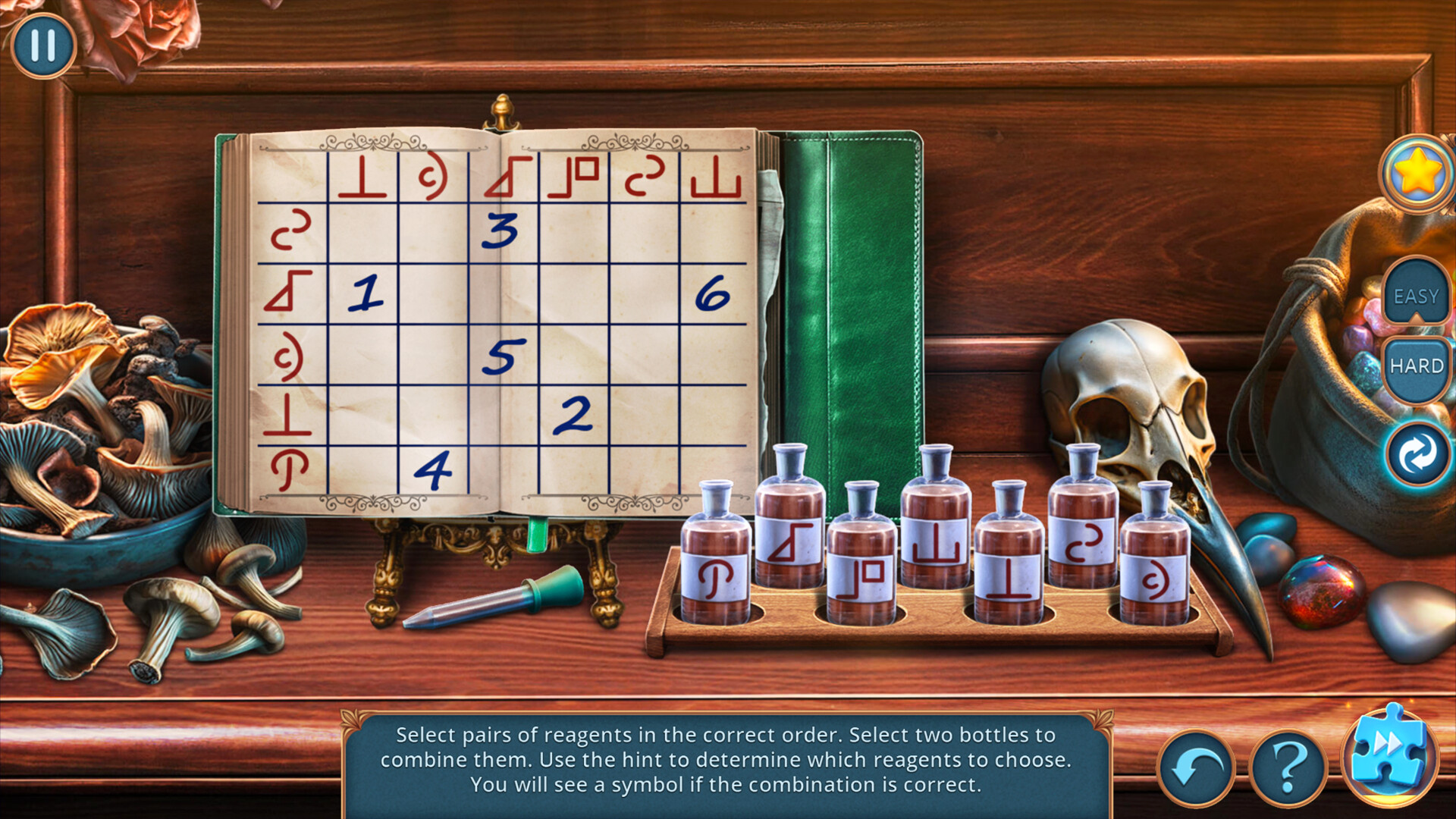
Task: Open the gold star achievements button
Action: [1417, 174]
